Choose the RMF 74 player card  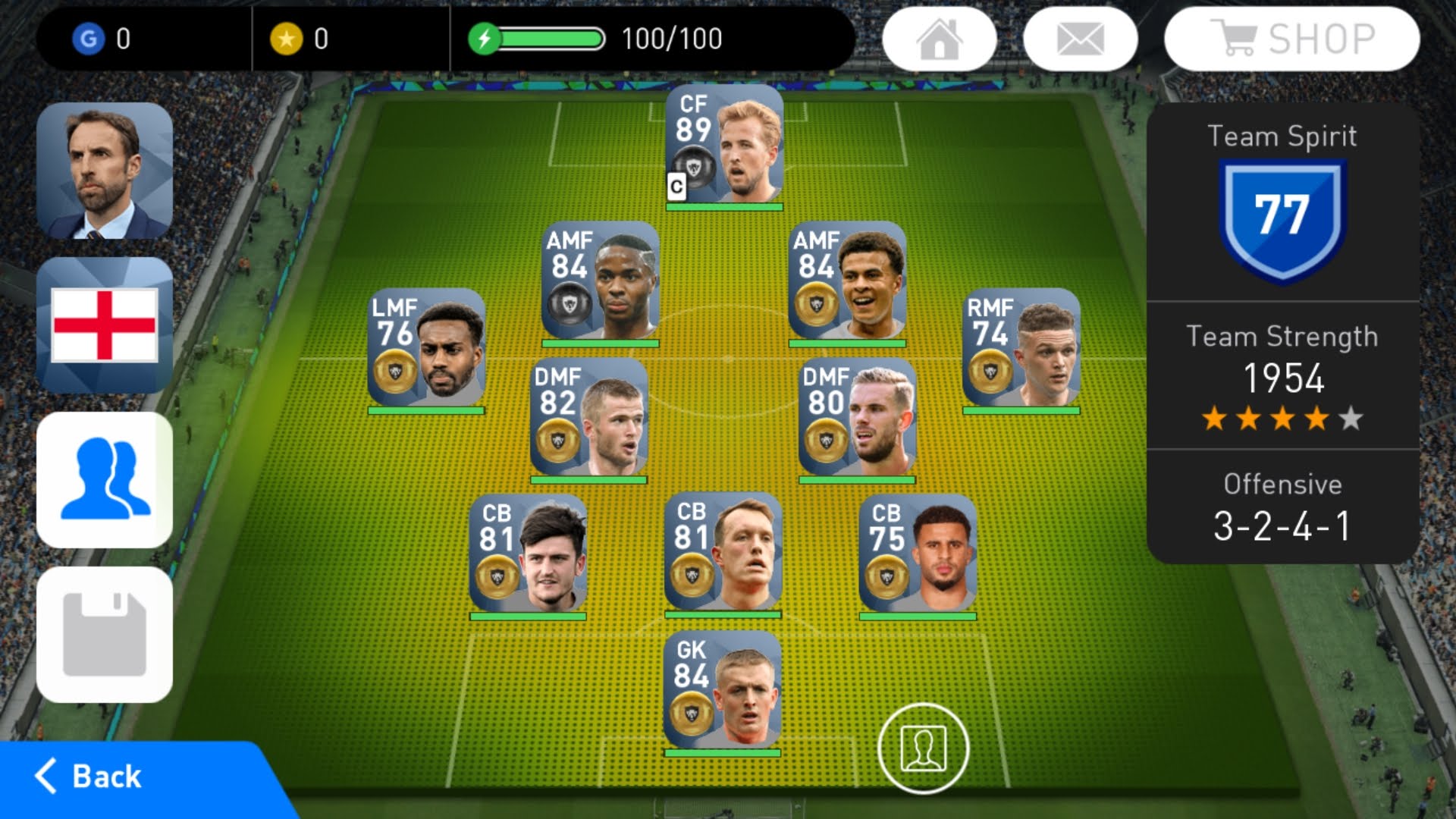(1021, 349)
